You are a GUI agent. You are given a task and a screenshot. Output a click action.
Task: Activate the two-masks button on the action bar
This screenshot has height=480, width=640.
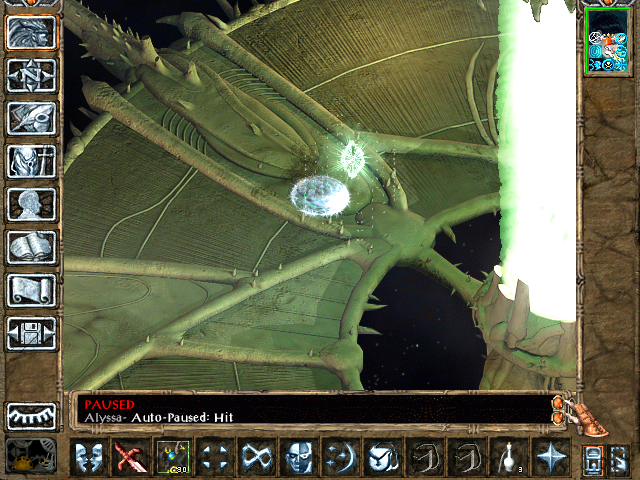(x=87, y=458)
